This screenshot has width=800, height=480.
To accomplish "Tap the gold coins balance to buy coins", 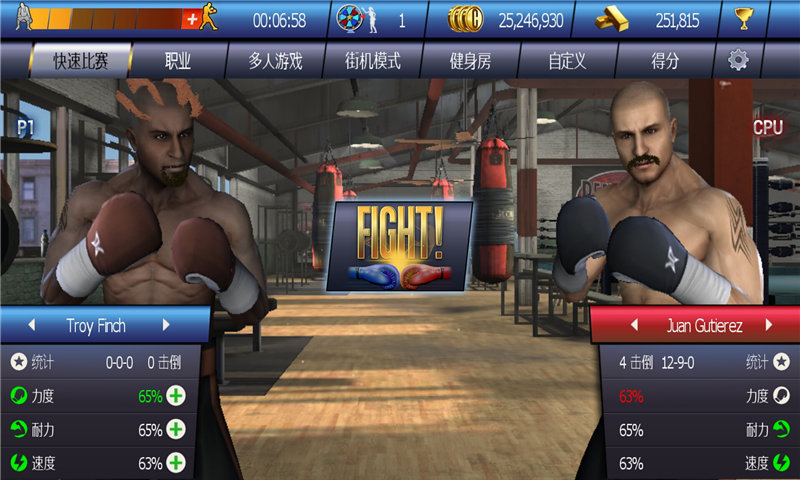I will [x=519, y=19].
